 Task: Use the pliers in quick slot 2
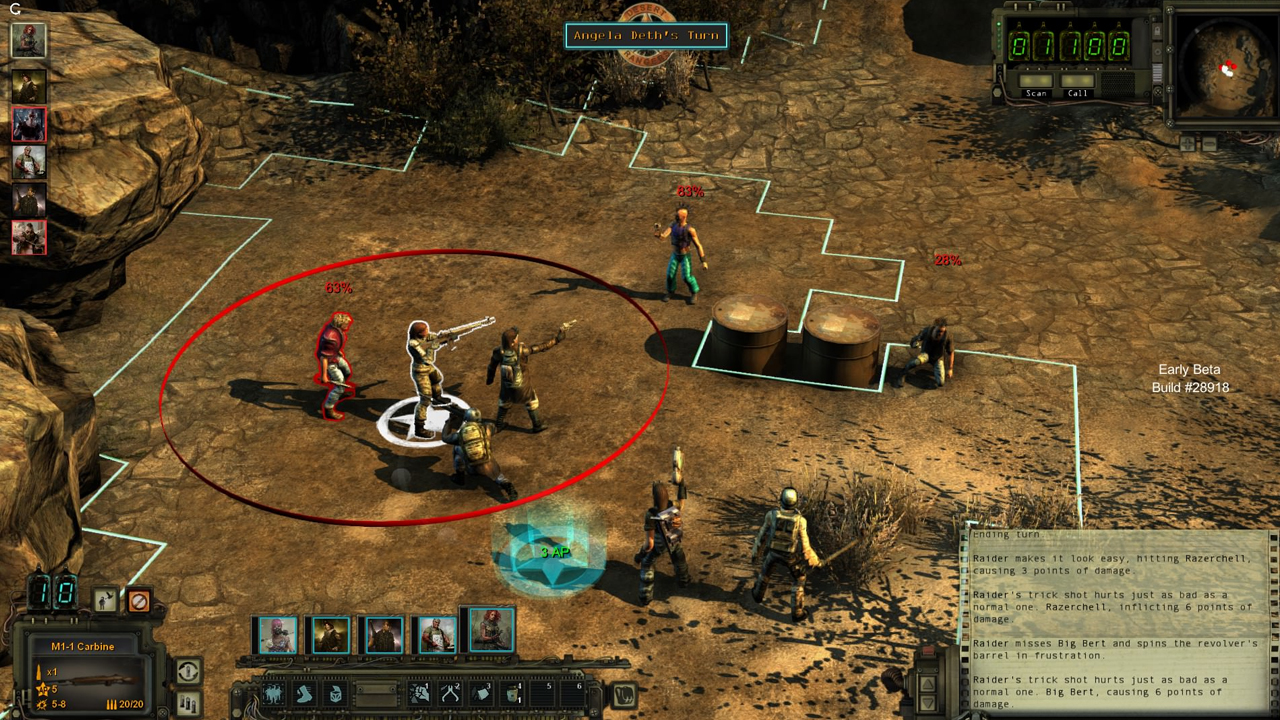pyautogui.click(x=449, y=694)
